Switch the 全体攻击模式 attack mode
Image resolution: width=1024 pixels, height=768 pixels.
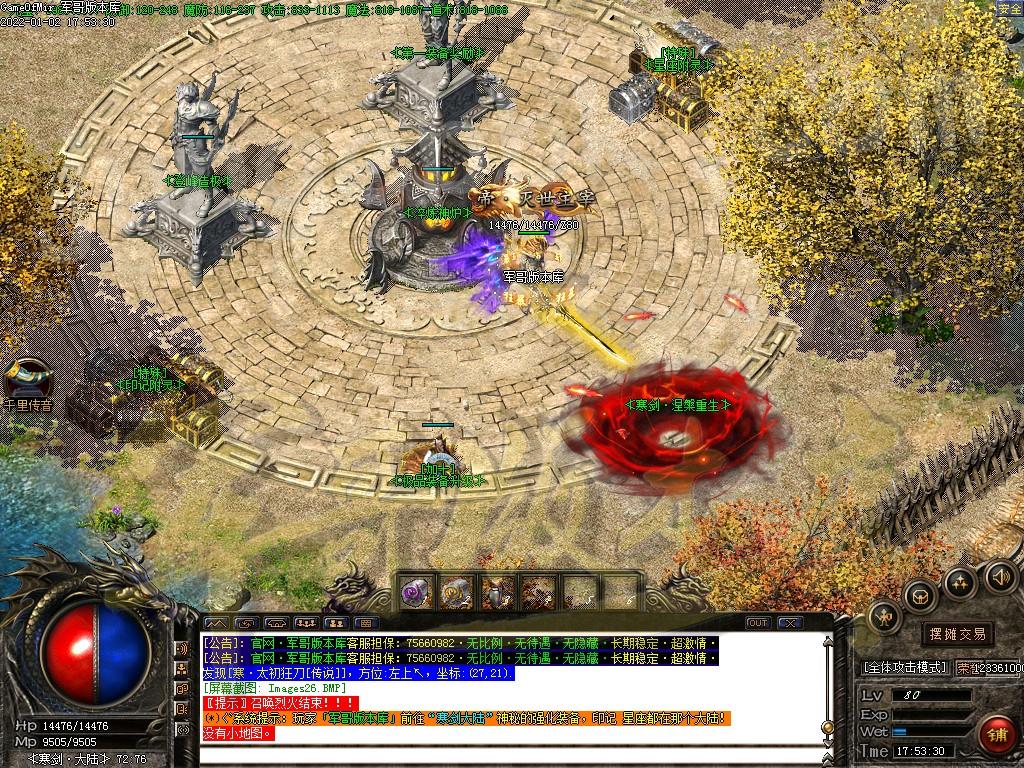coord(903,667)
